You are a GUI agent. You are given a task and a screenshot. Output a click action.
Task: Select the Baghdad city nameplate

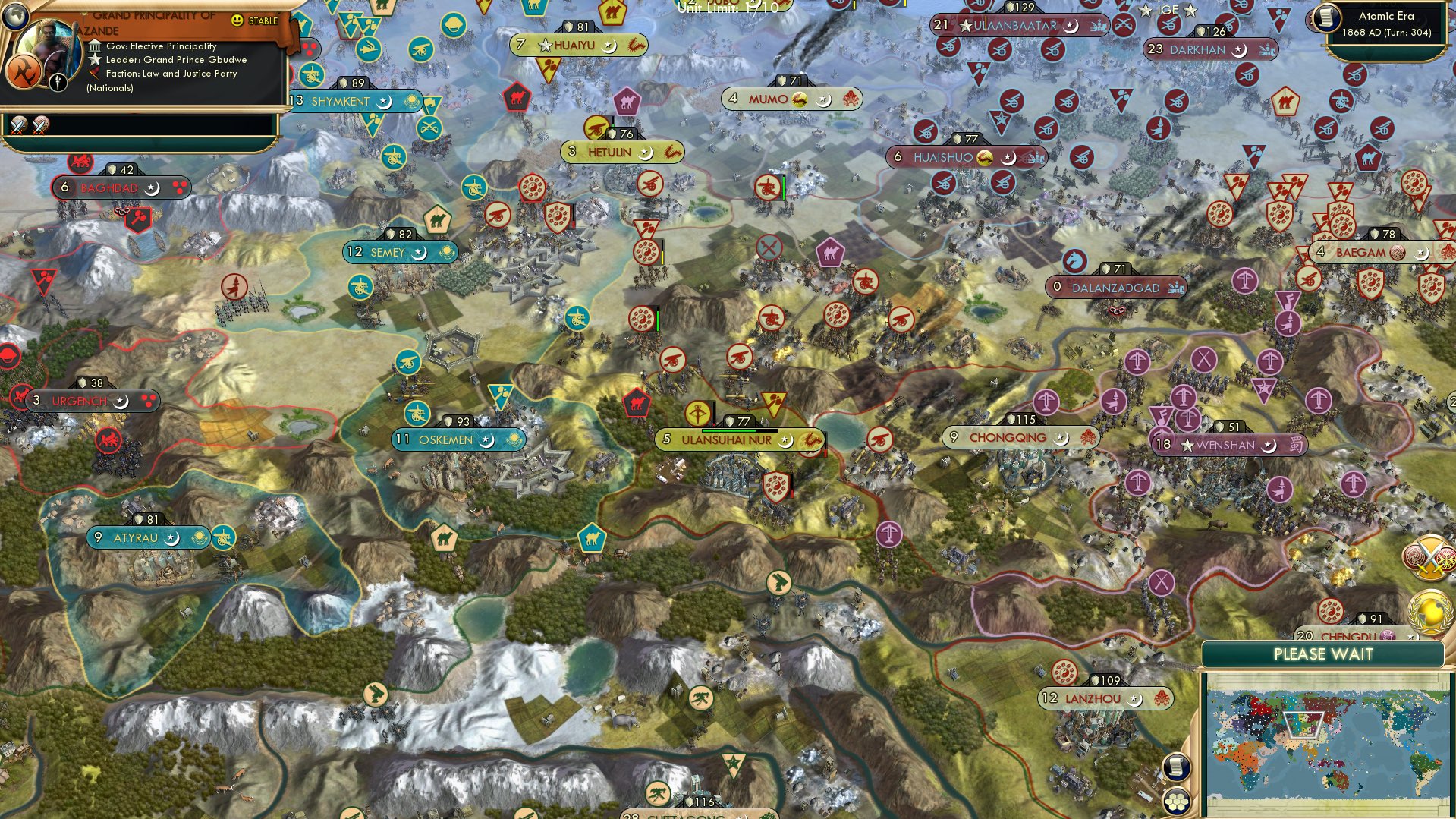tap(121, 187)
